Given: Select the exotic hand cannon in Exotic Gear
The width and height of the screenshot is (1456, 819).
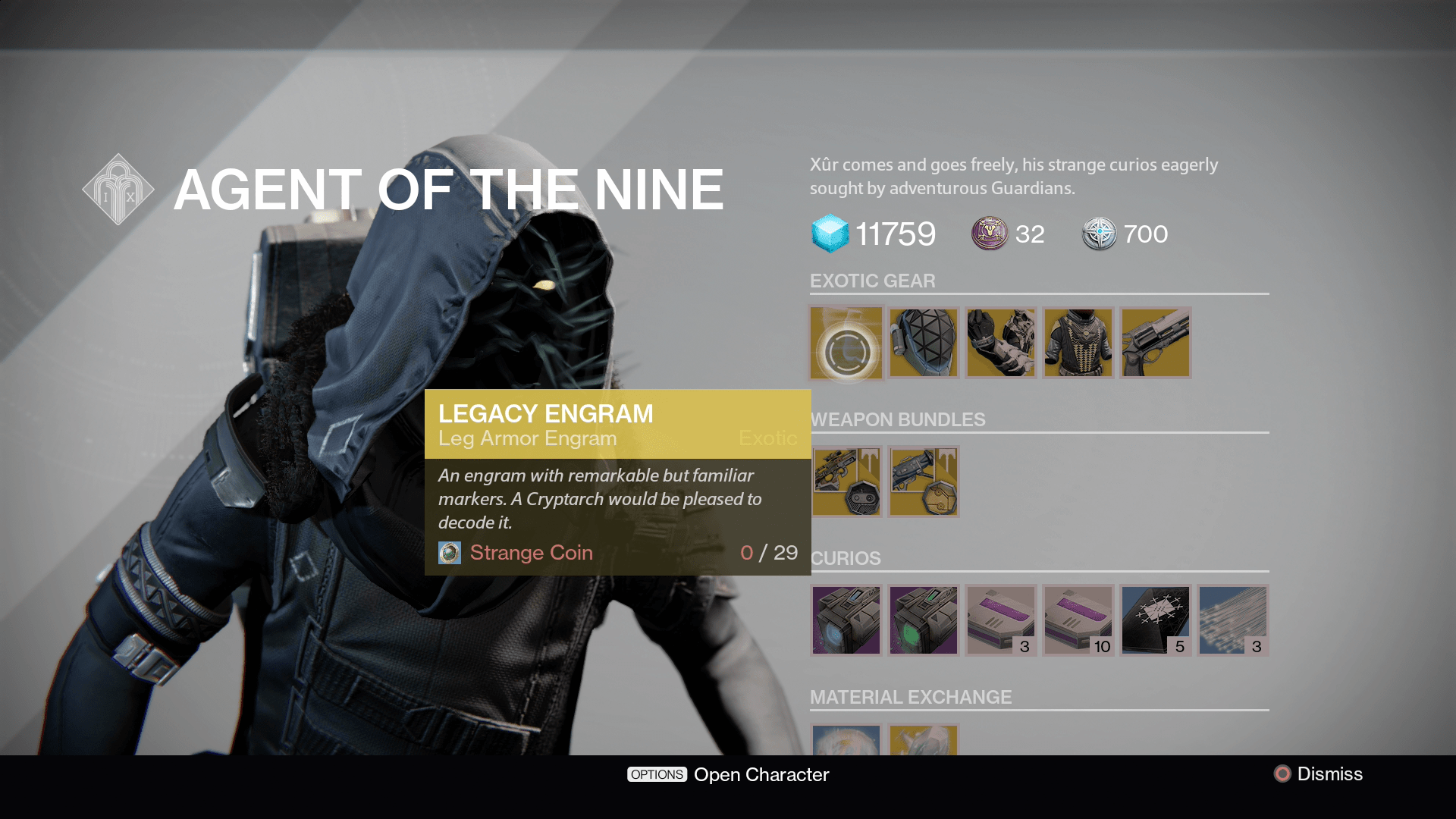Looking at the screenshot, I should [x=1155, y=343].
